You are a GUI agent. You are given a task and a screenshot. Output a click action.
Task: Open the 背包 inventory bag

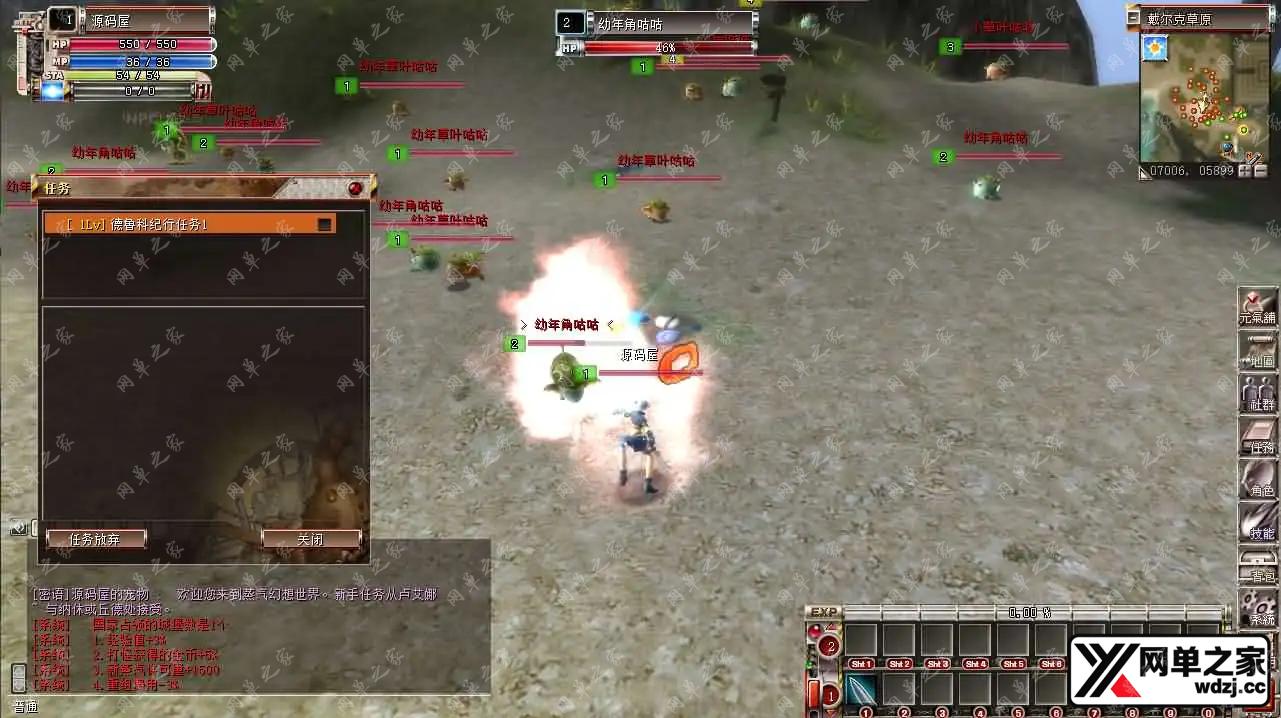coord(1257,565)
